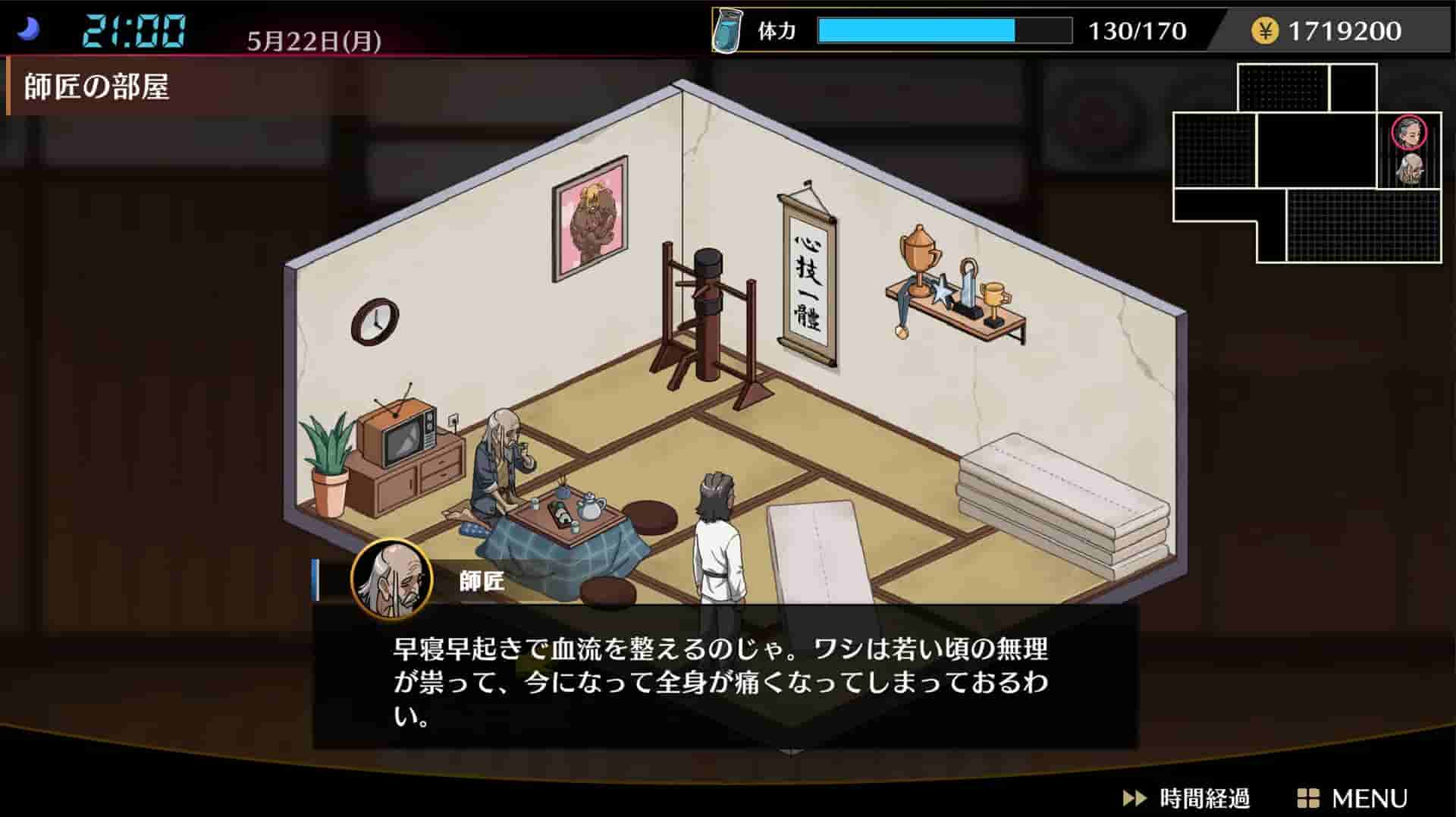The image size is (1456, 817).
Task: Click the fast-forward arrows beside 時間経過
Action: pyautogui.click(x=1133, y=797)
